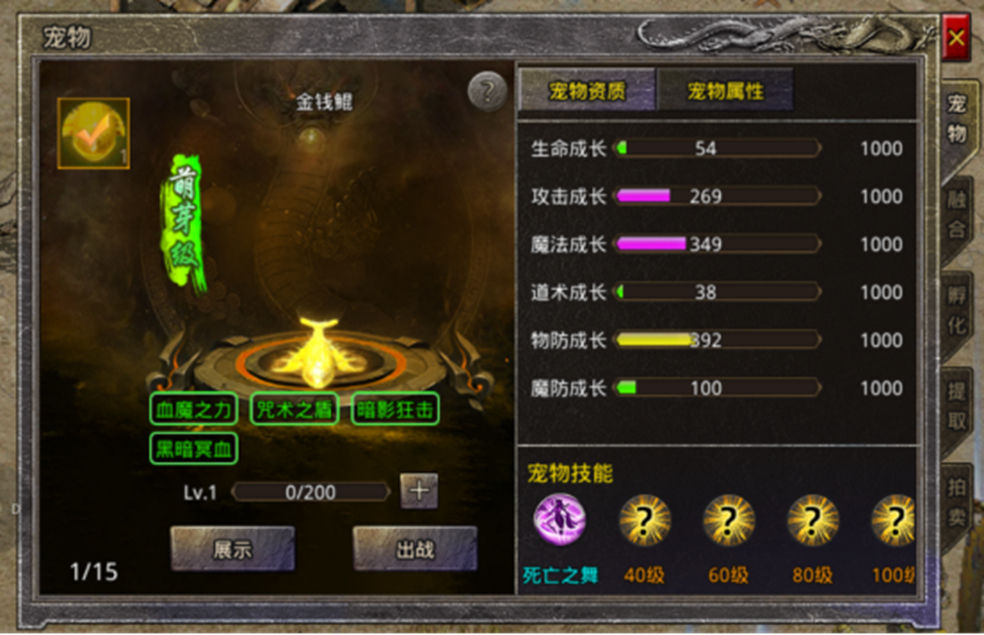The image size is (984, 635).
Task: Click the 展示 button
Action: point(232,549)
